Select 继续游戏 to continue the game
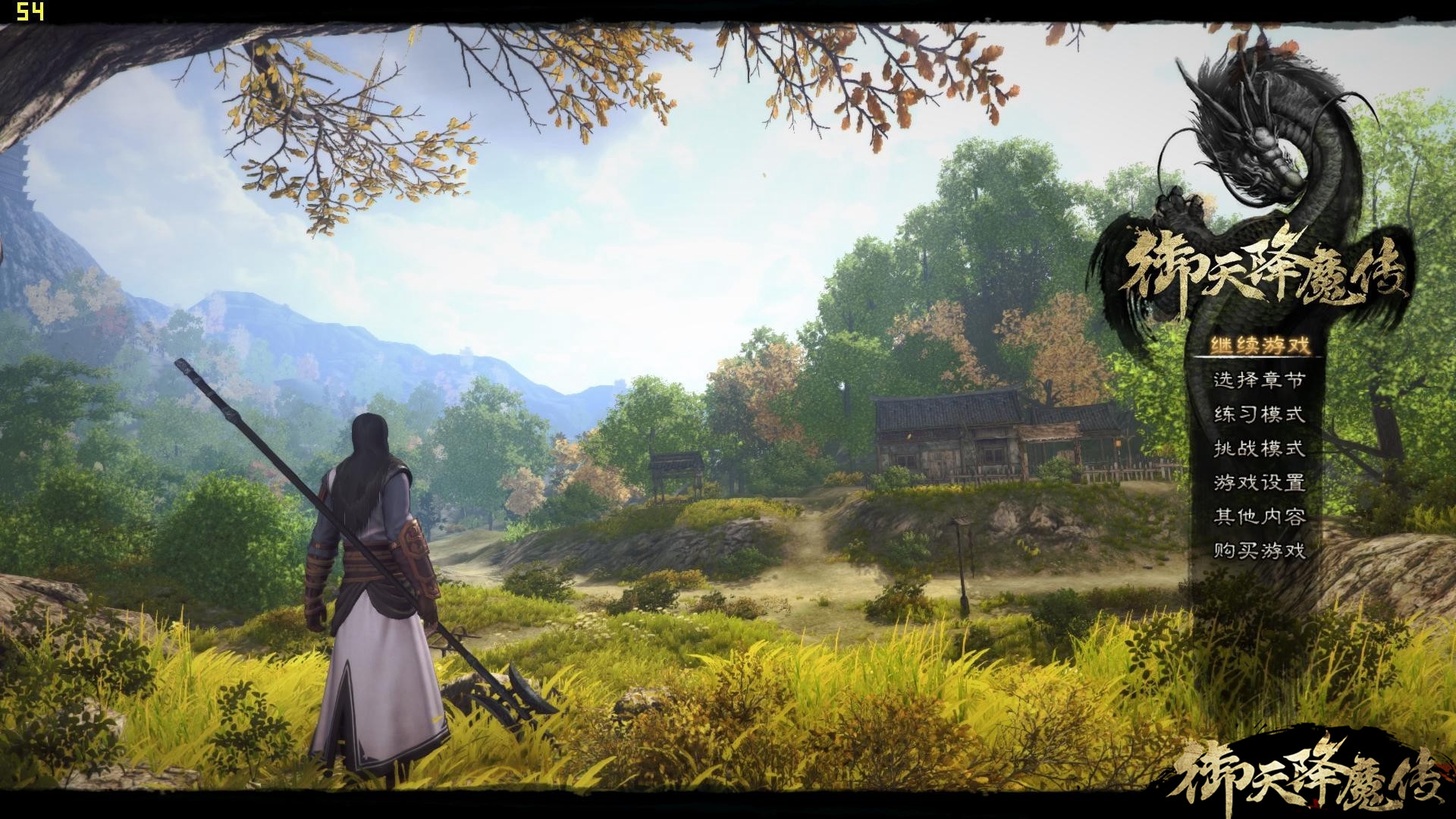Viewport: 1456px width, 819px height. (x=1260, y=346)
